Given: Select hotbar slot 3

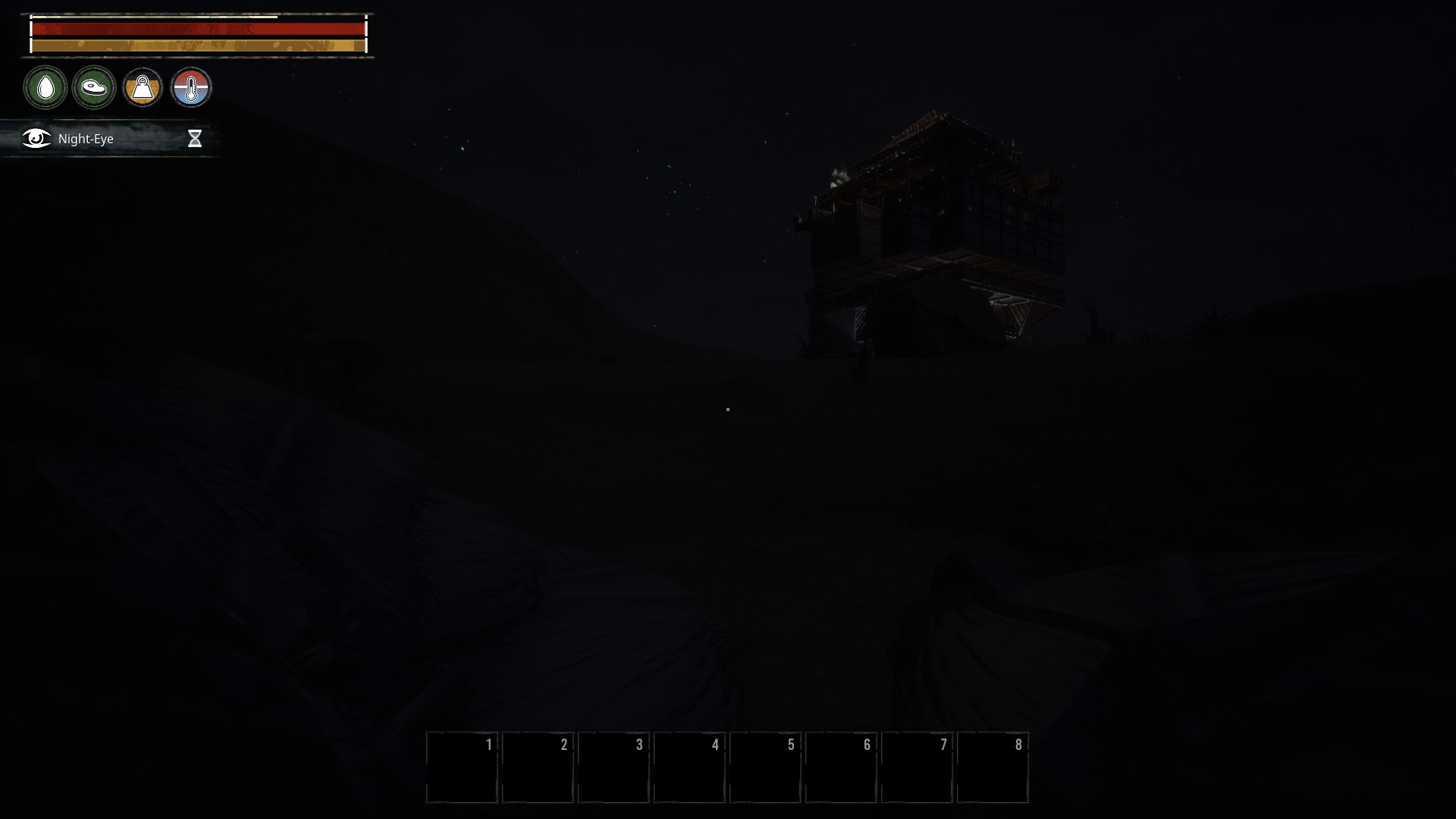Looking at the screenshot, I should point(615,767).
